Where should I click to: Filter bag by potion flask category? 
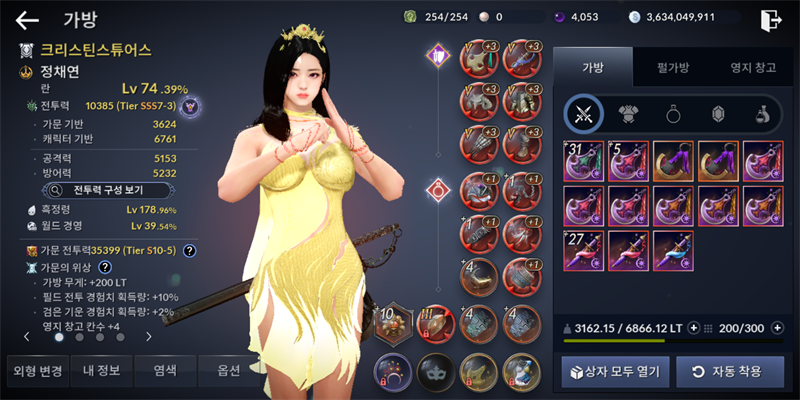point(761,114)
